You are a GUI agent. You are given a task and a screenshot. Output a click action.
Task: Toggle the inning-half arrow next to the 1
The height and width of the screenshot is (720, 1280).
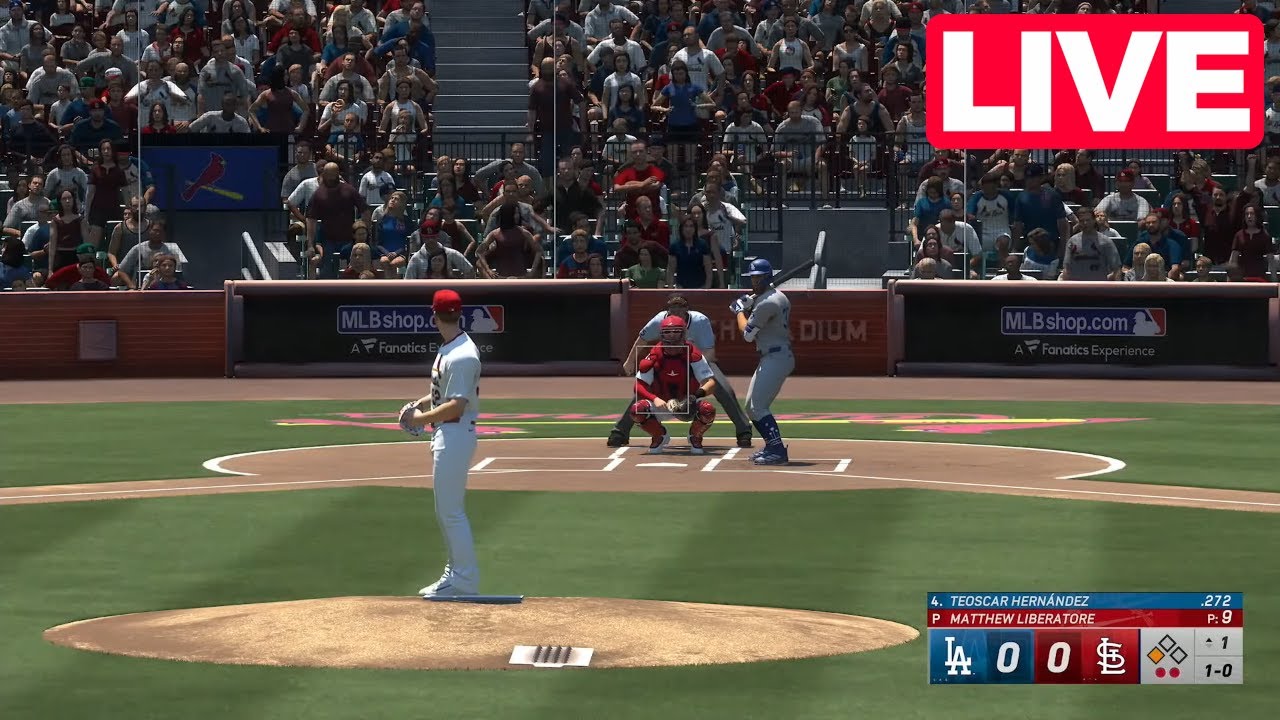tap(1208, 641)
